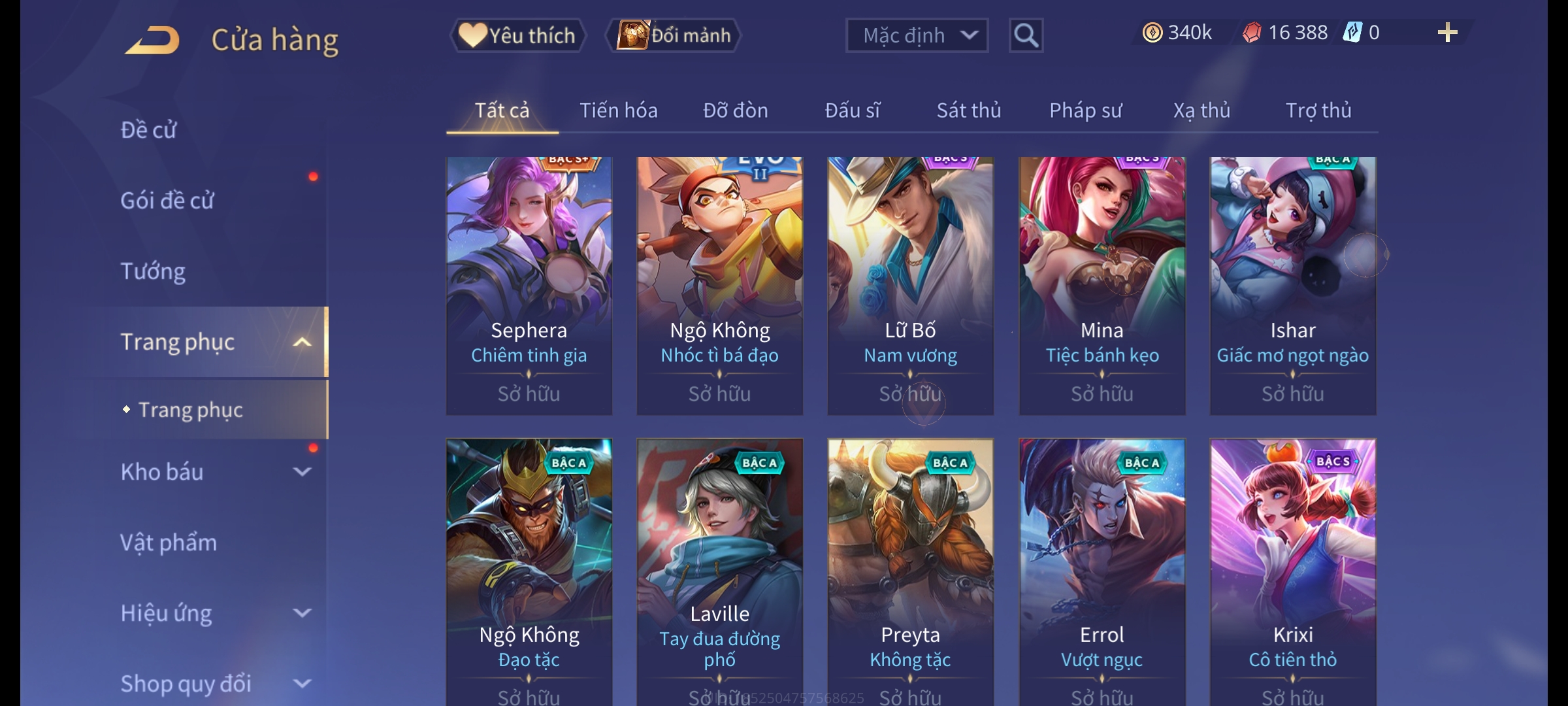The height and width of the screenshot is (706, 1568).
Task: Go to the Tướng heroes section
Action: (153, 271)
